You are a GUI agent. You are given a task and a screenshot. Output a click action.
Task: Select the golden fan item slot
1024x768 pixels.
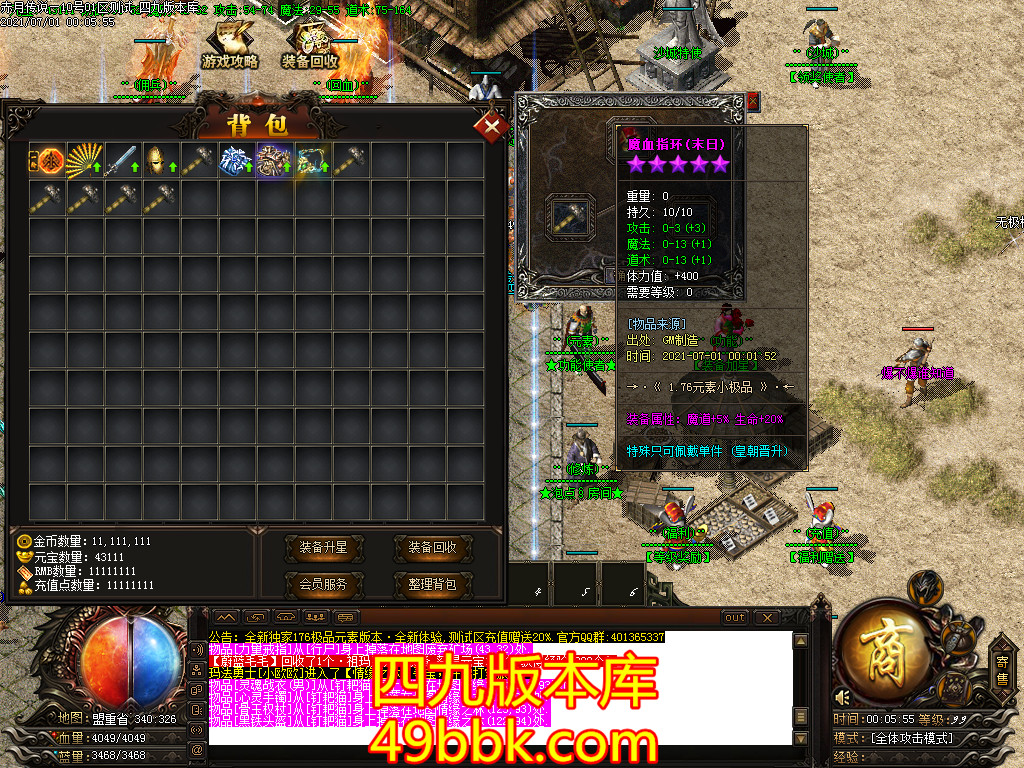[85, 161]
